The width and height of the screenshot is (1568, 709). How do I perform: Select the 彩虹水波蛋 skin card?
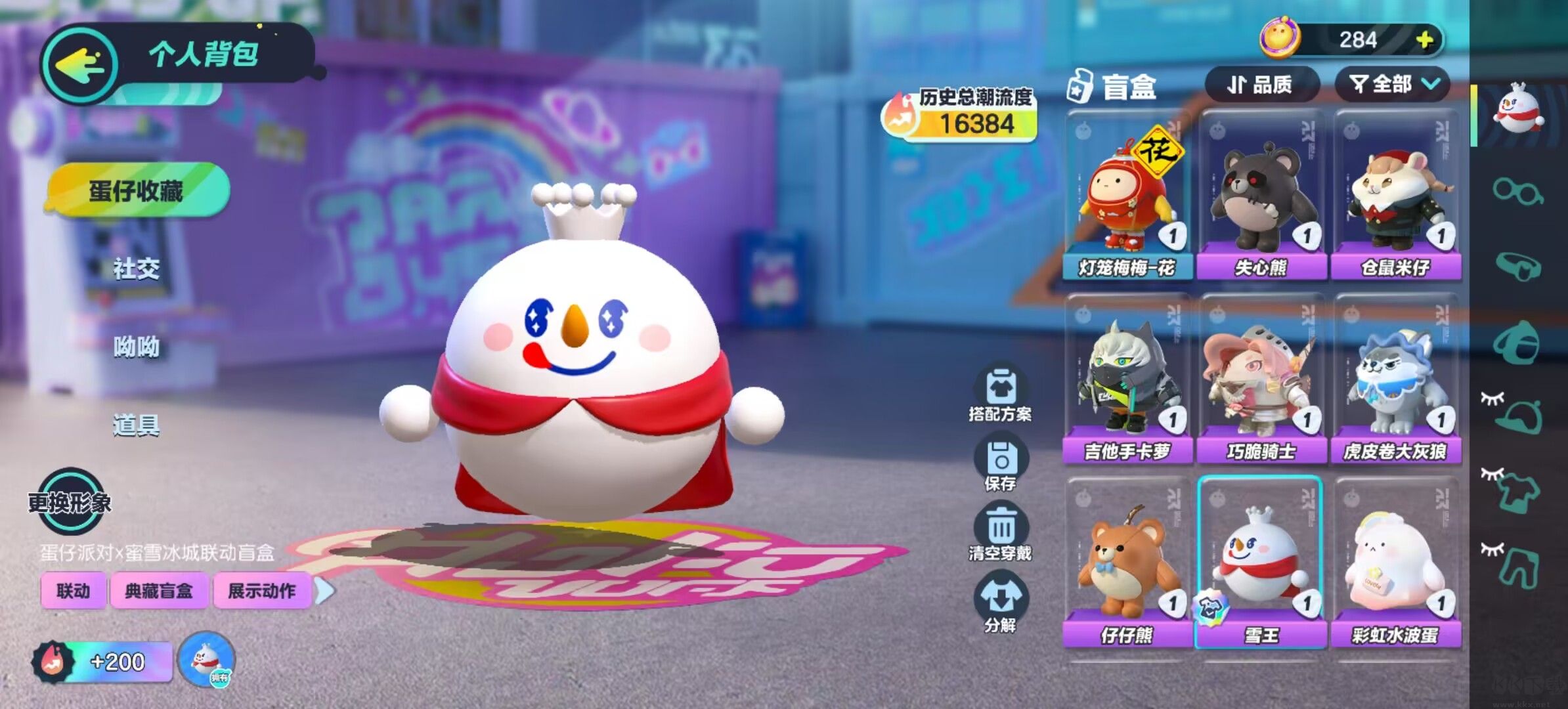1396,565
